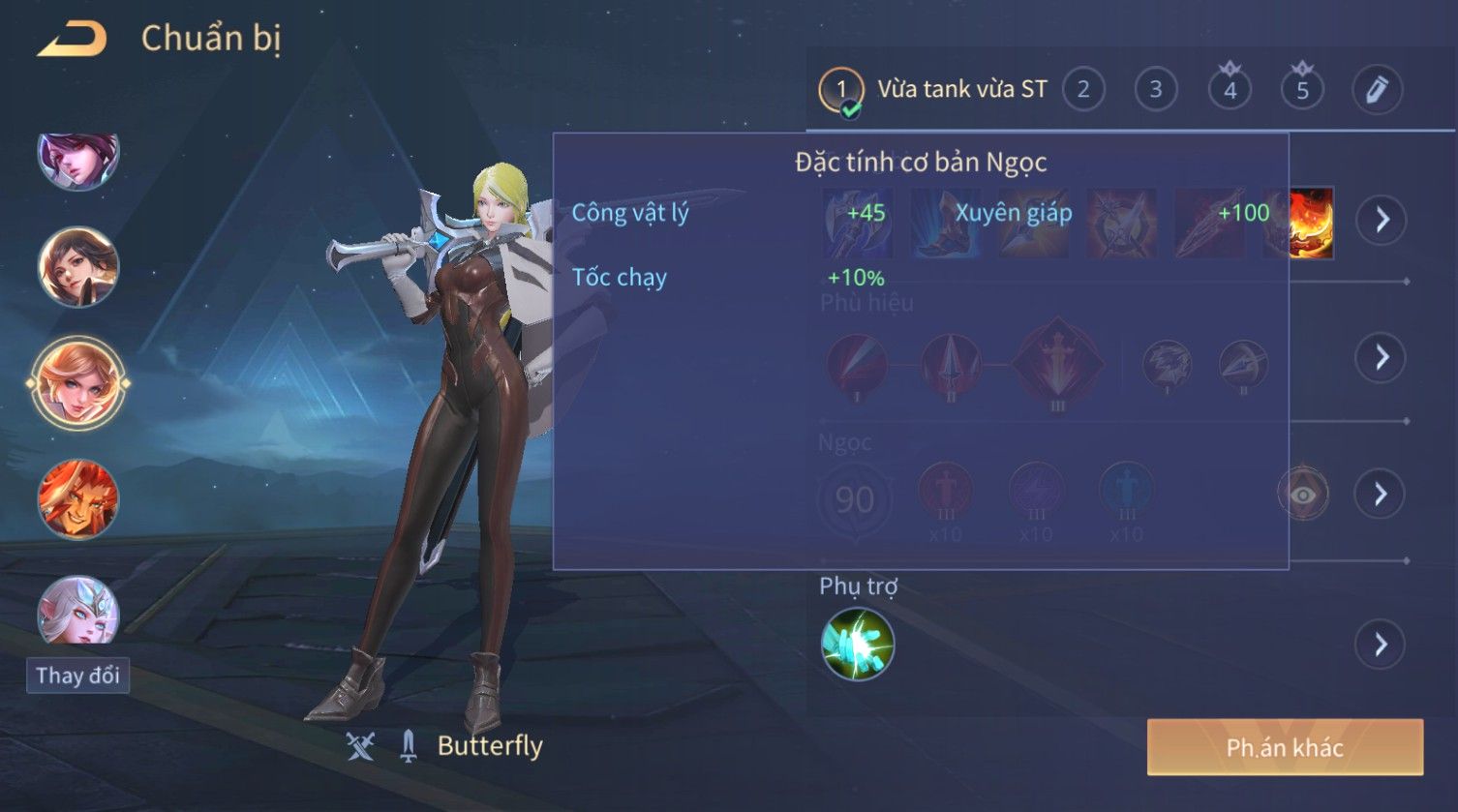
Task: Switch to loadout preset 4
Action: tap(1230, 90)
